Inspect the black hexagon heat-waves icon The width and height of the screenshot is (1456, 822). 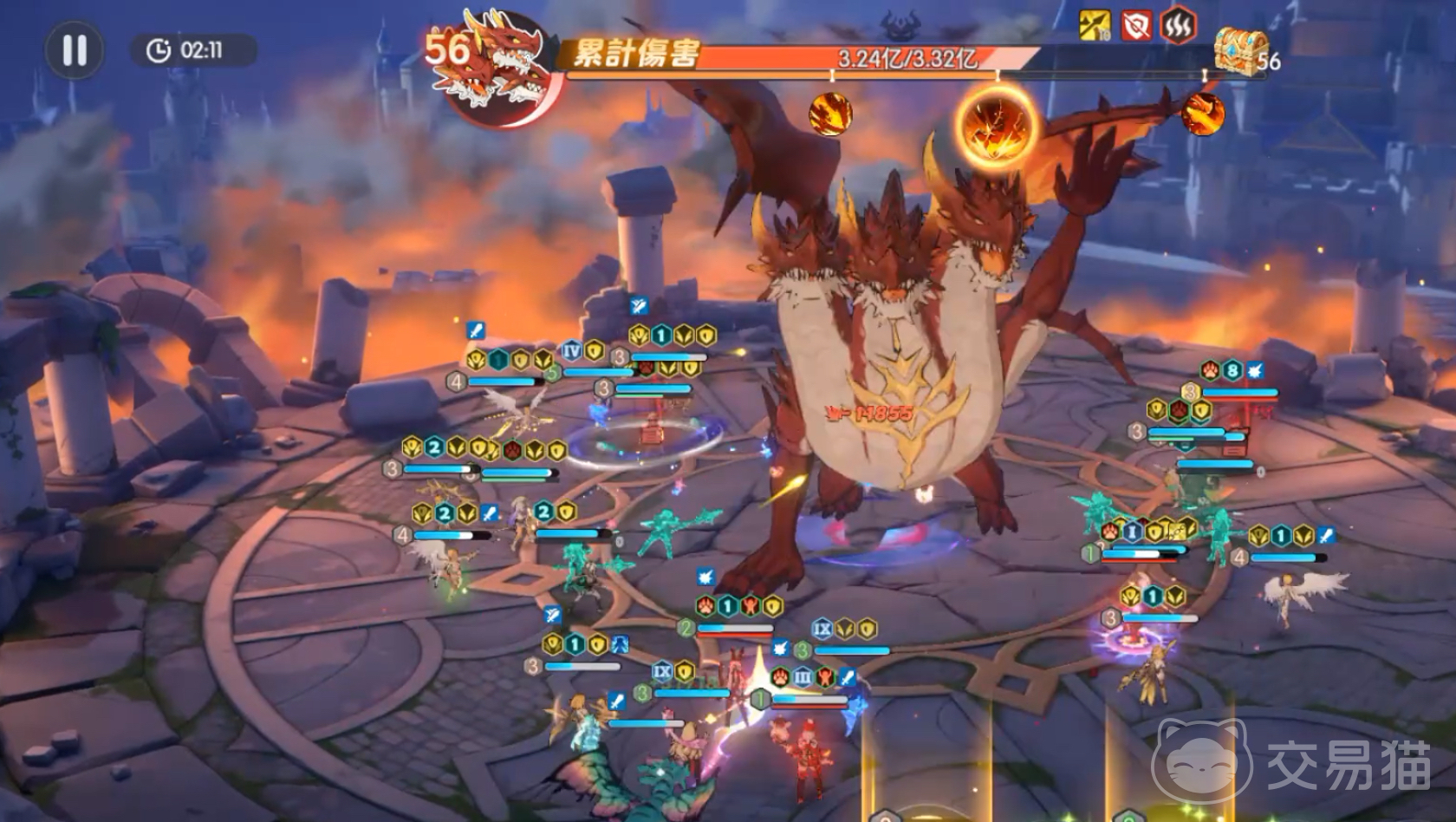tap(1177, 26)
